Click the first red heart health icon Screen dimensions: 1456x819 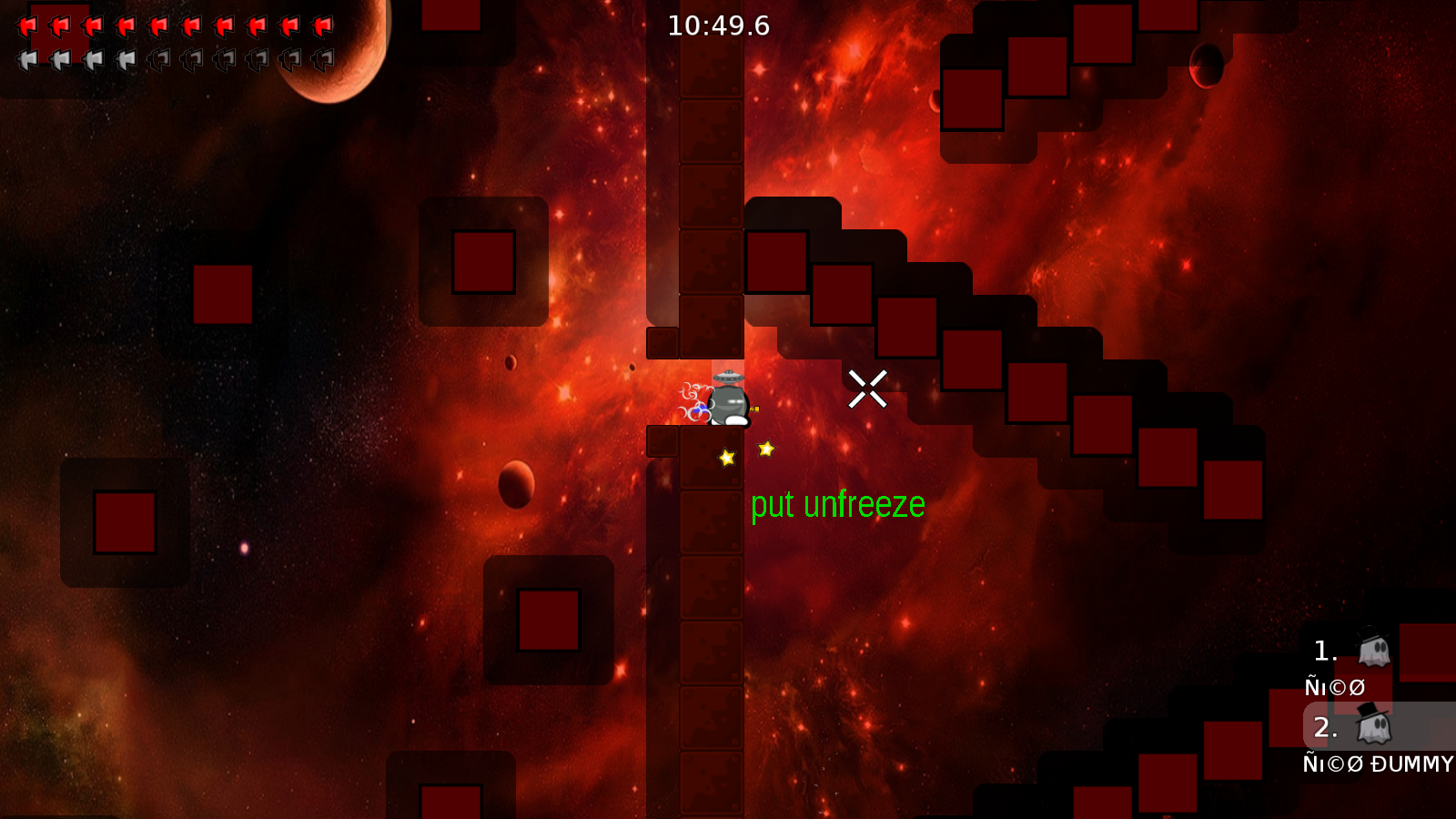point(27,25)
